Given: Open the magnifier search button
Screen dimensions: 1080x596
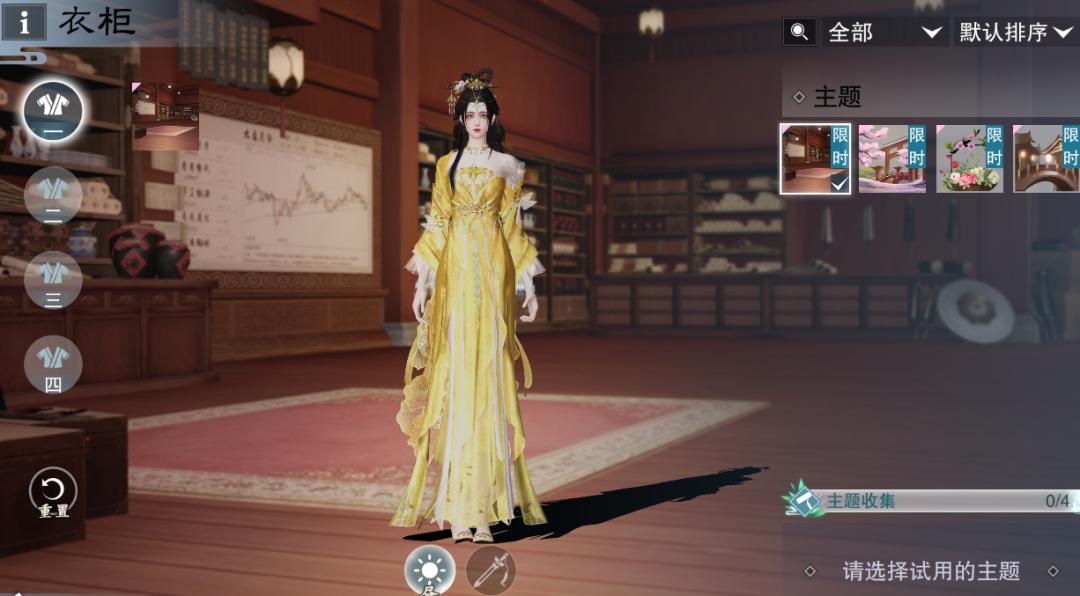Looking at the screenshot, I should 799,32.
